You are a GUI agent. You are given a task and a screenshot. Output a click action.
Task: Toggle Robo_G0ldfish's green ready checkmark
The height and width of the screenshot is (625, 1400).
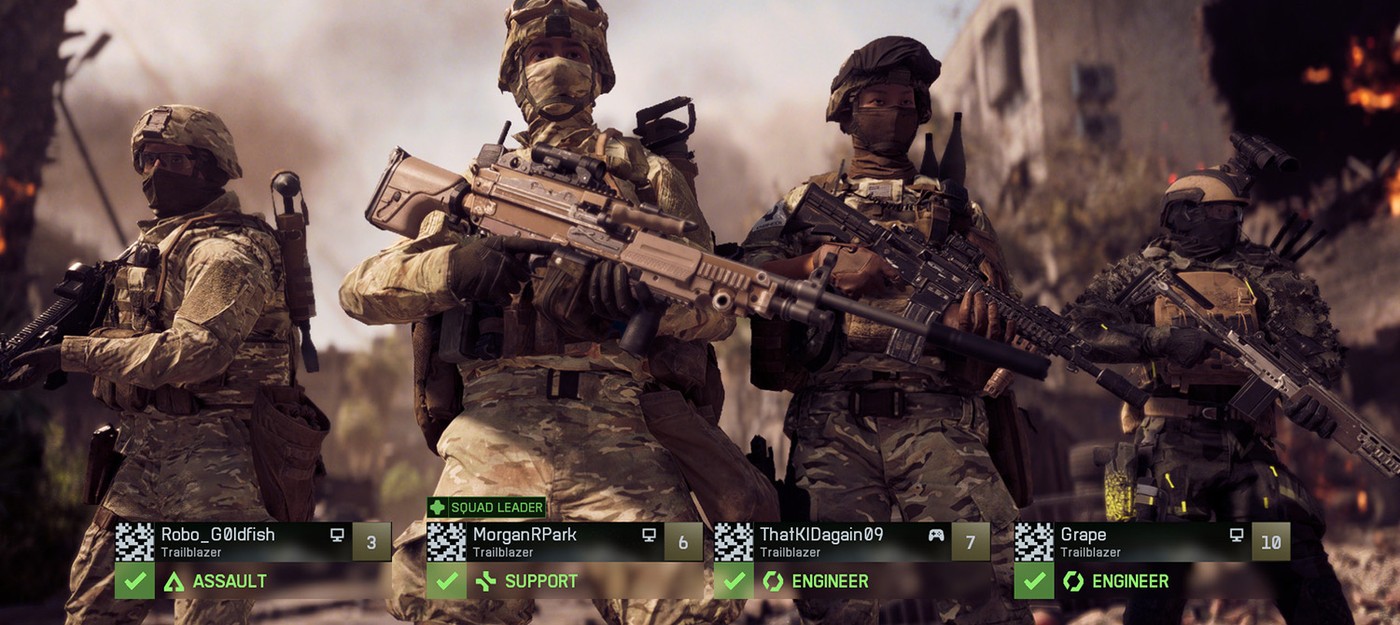[x=135, y=581]
